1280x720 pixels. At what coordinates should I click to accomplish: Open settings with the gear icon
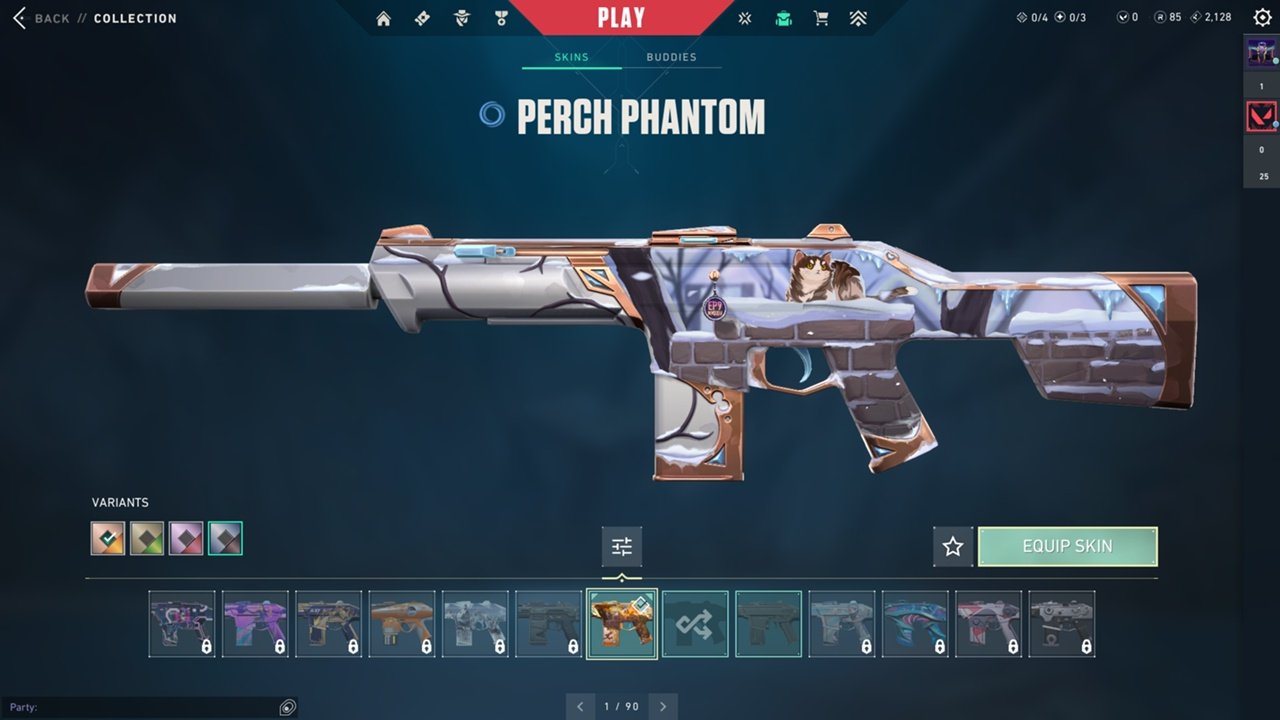click(1262, 17)
